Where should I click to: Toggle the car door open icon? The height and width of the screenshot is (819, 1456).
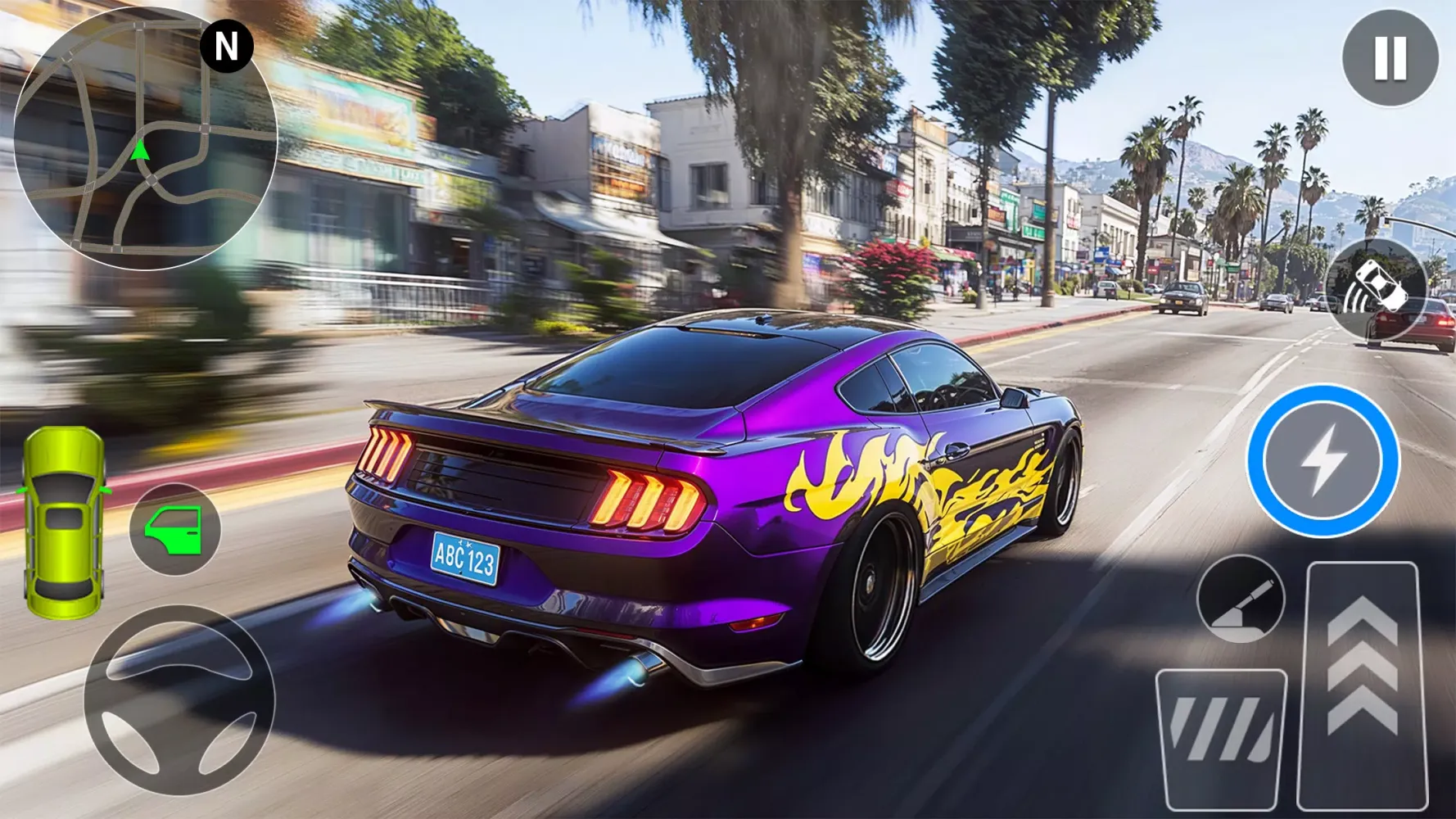point(174,528)
